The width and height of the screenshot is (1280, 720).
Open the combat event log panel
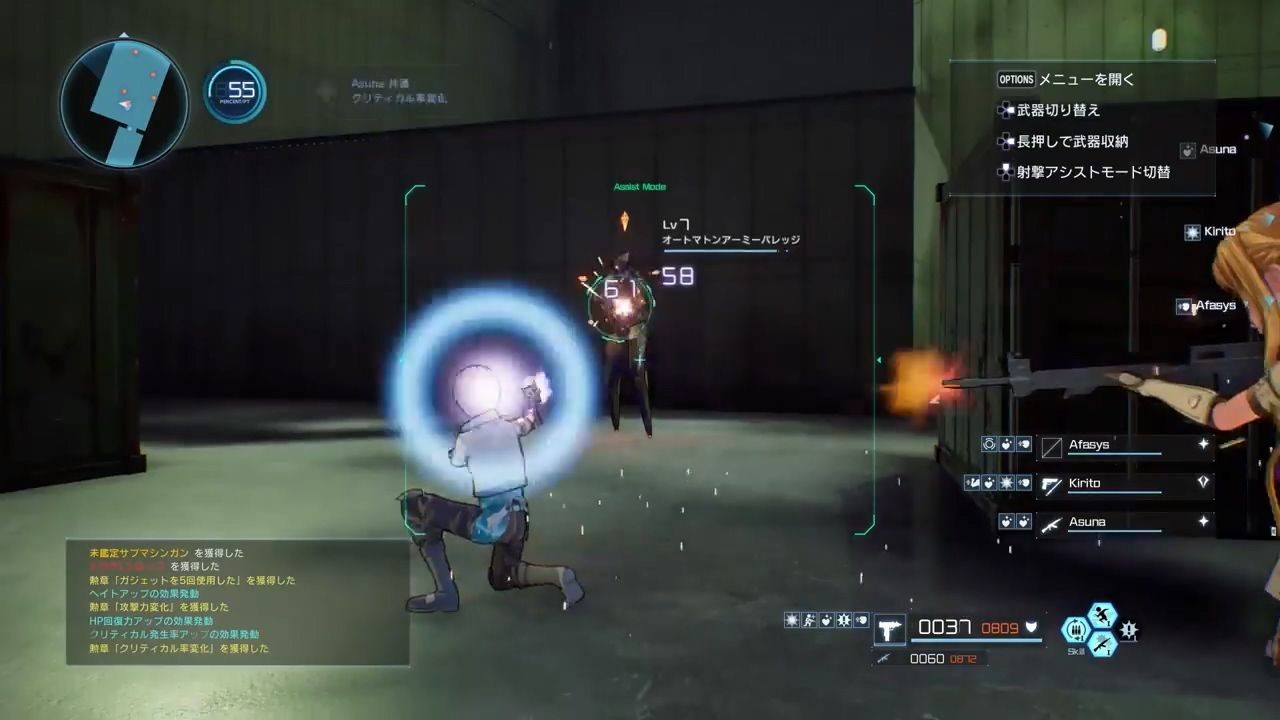(x=238, y=601)
